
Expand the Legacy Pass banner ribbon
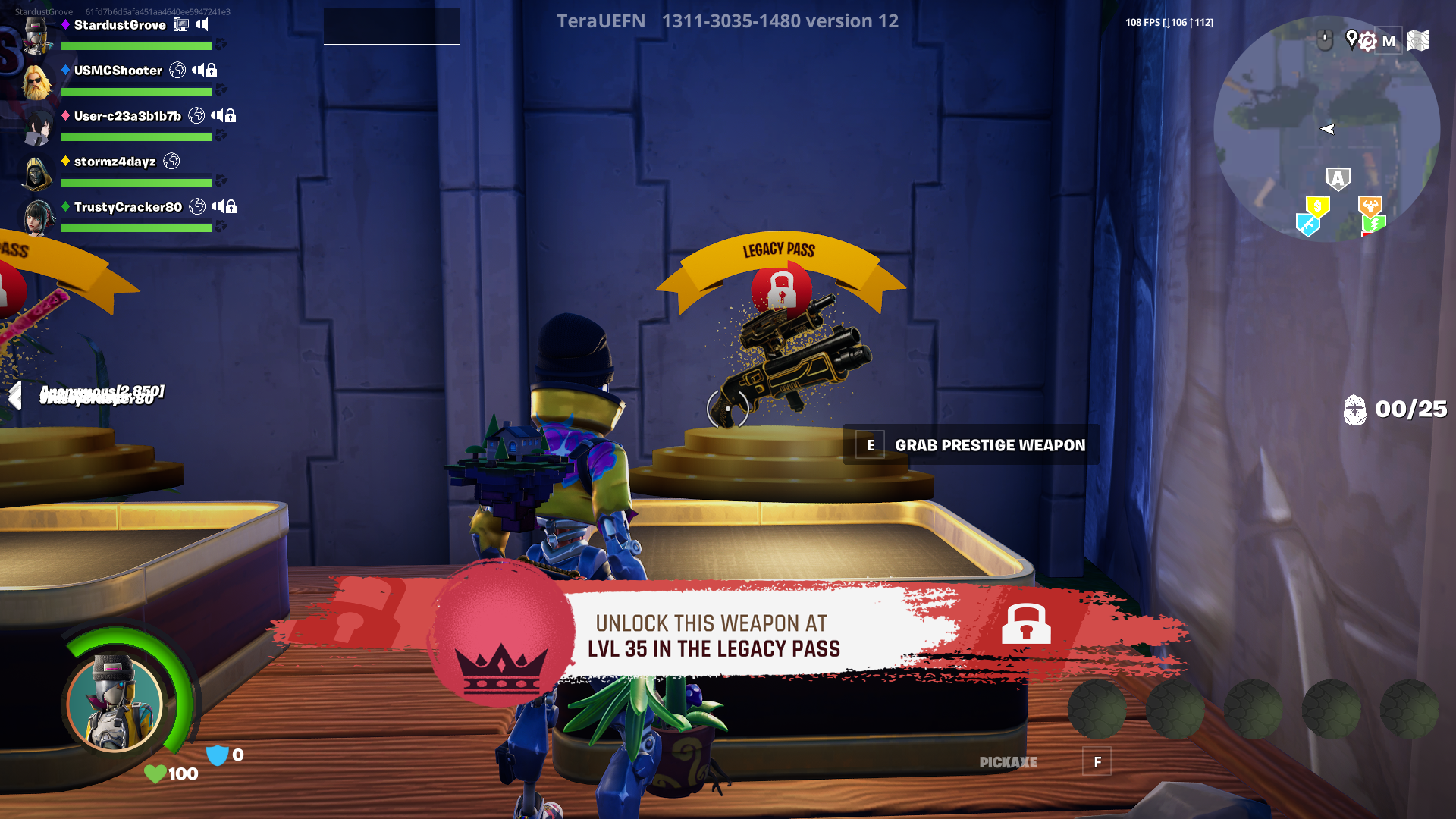[x=780, y=250]
